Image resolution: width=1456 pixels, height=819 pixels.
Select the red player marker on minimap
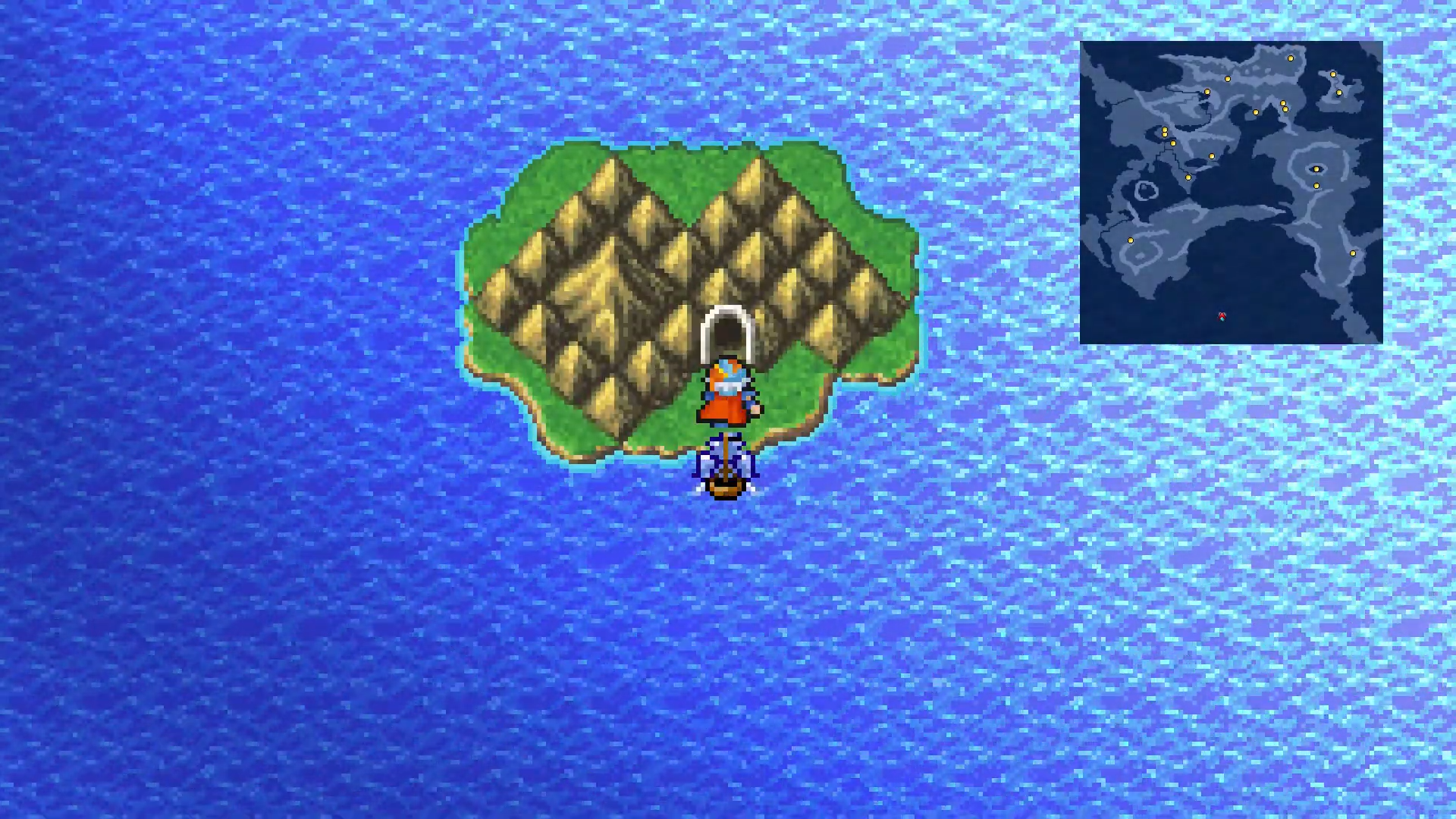point(1222,316)
